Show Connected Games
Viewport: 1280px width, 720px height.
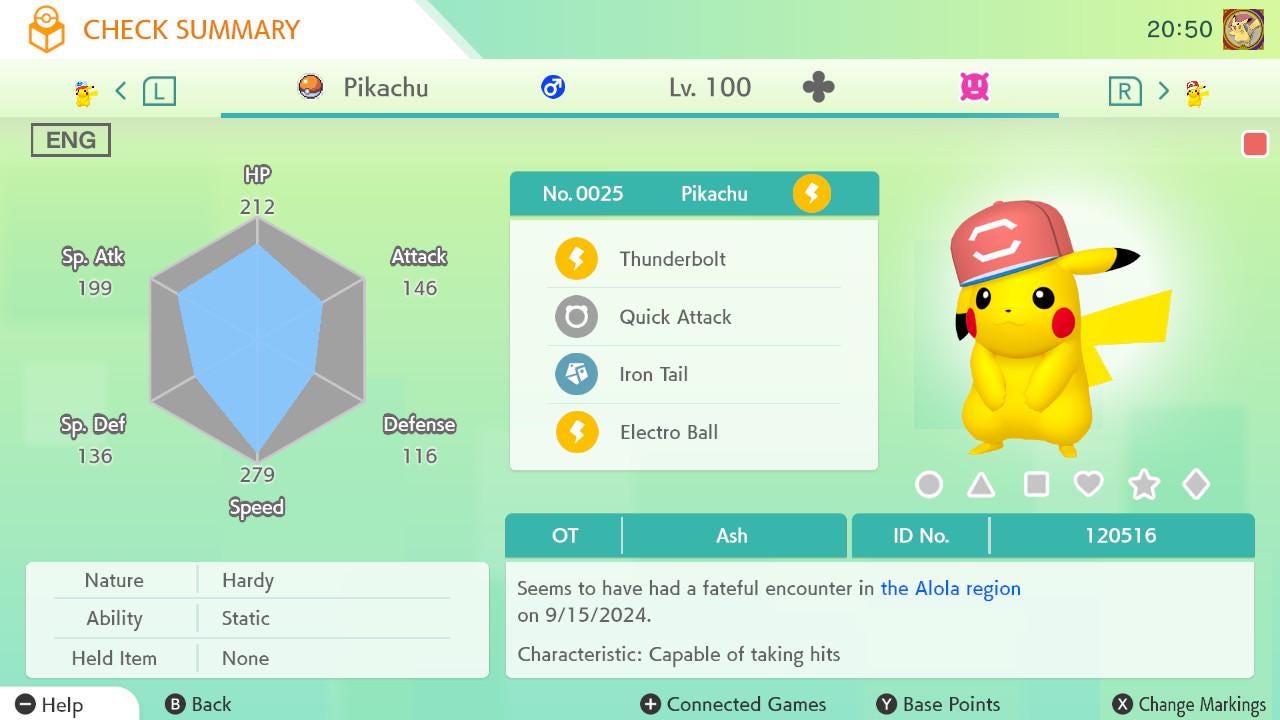click(x=733, y=705)
